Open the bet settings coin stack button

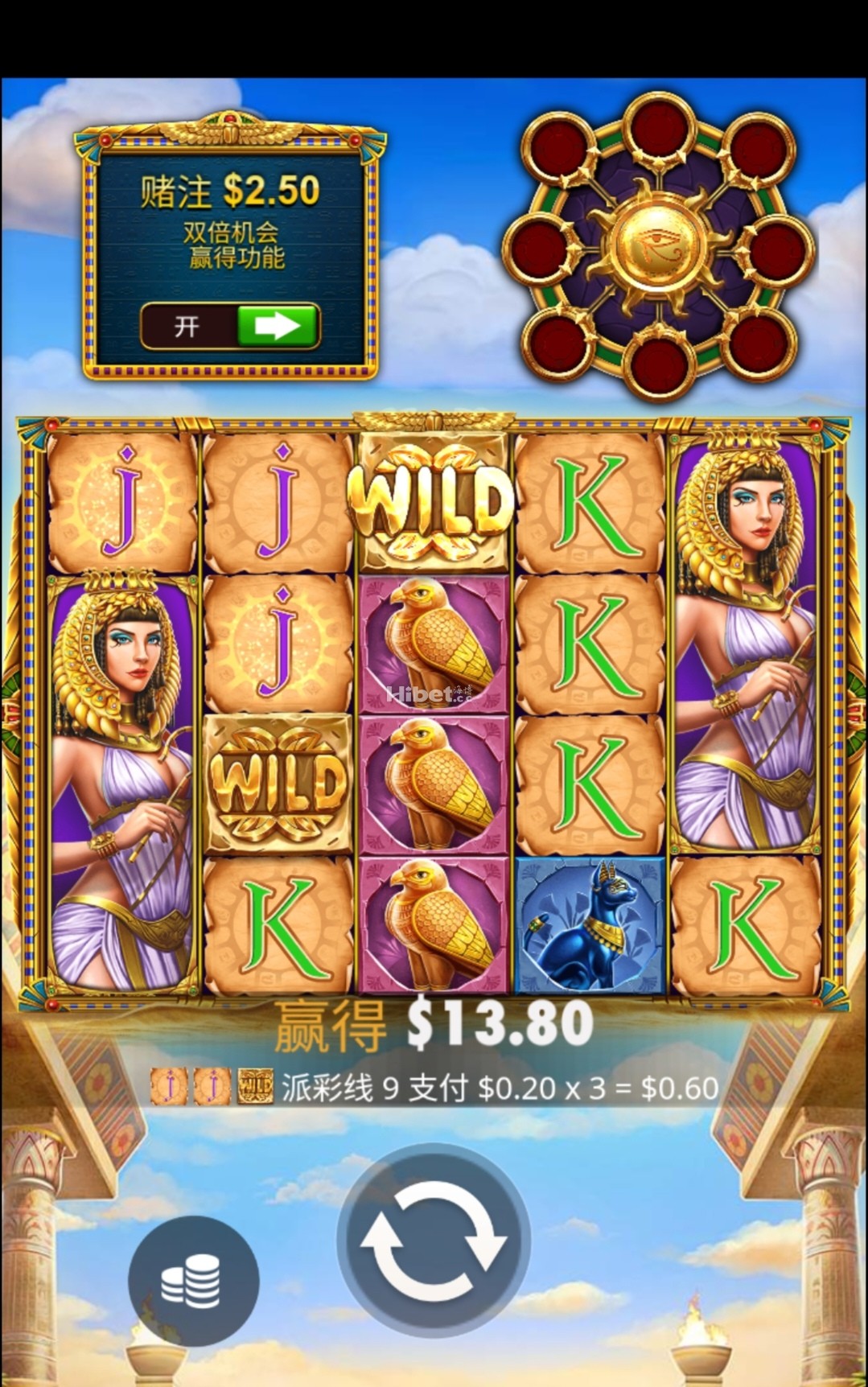tap(193, 1280)
